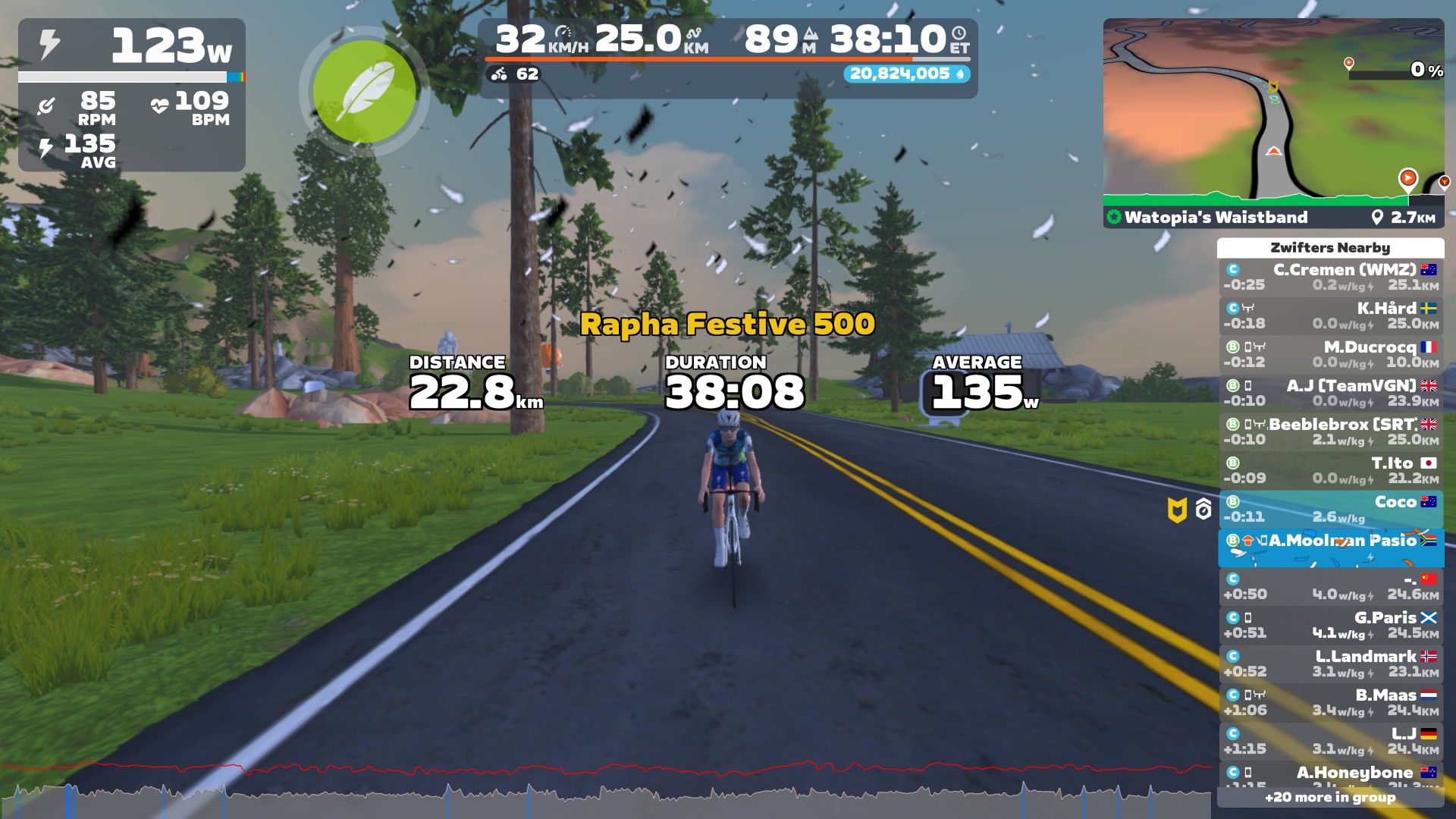The width and height of the screenshot is (1456, 819).
Task: Select B.Maas in the rider list
Action: (x=1330, y=703)
